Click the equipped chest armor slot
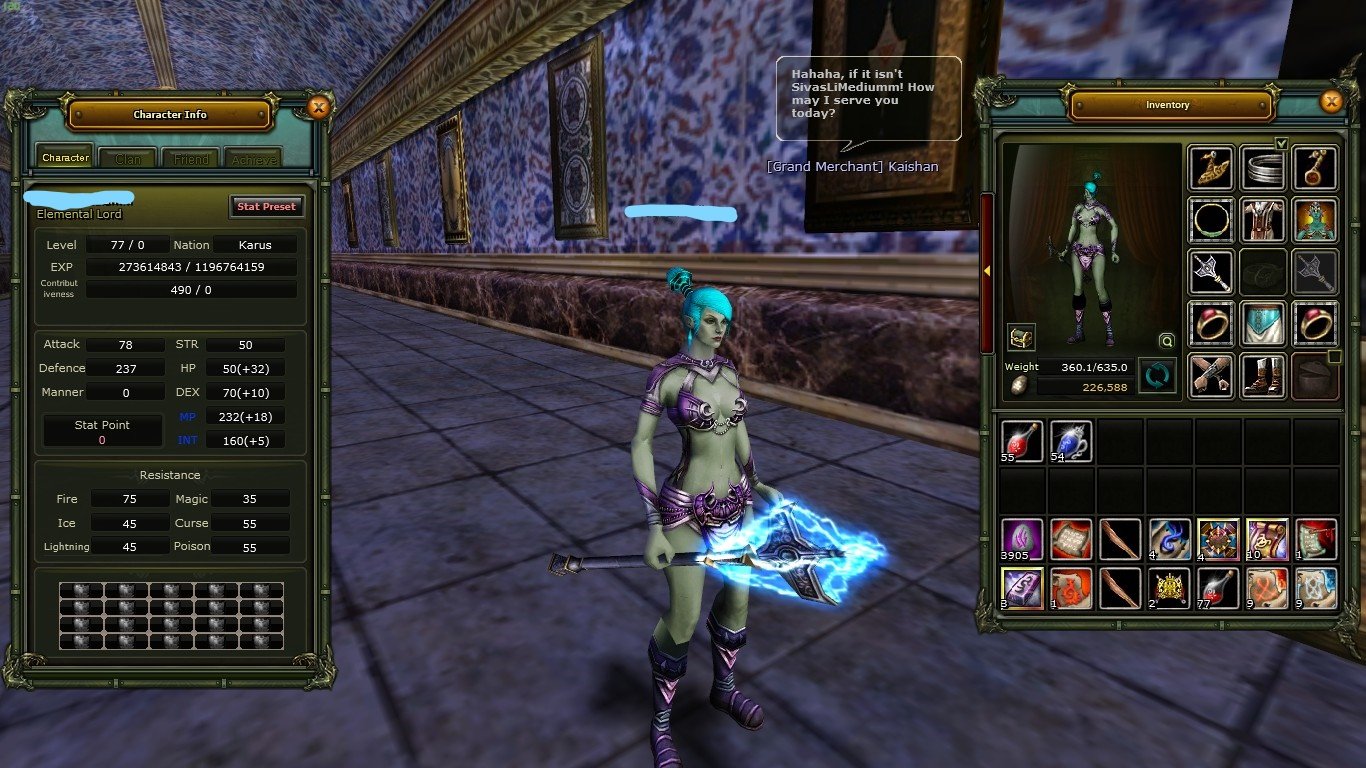This screenshot has height=768, width=1366. coord(1263,219)
